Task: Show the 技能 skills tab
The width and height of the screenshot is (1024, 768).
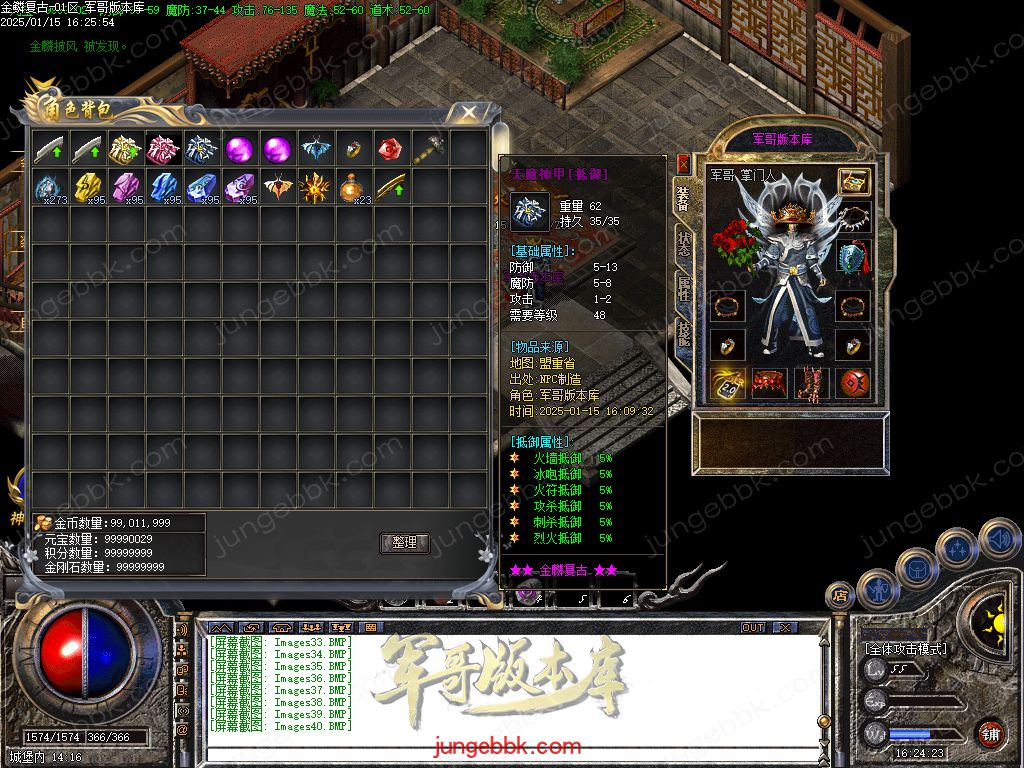Action: click(x=683, y=333)
